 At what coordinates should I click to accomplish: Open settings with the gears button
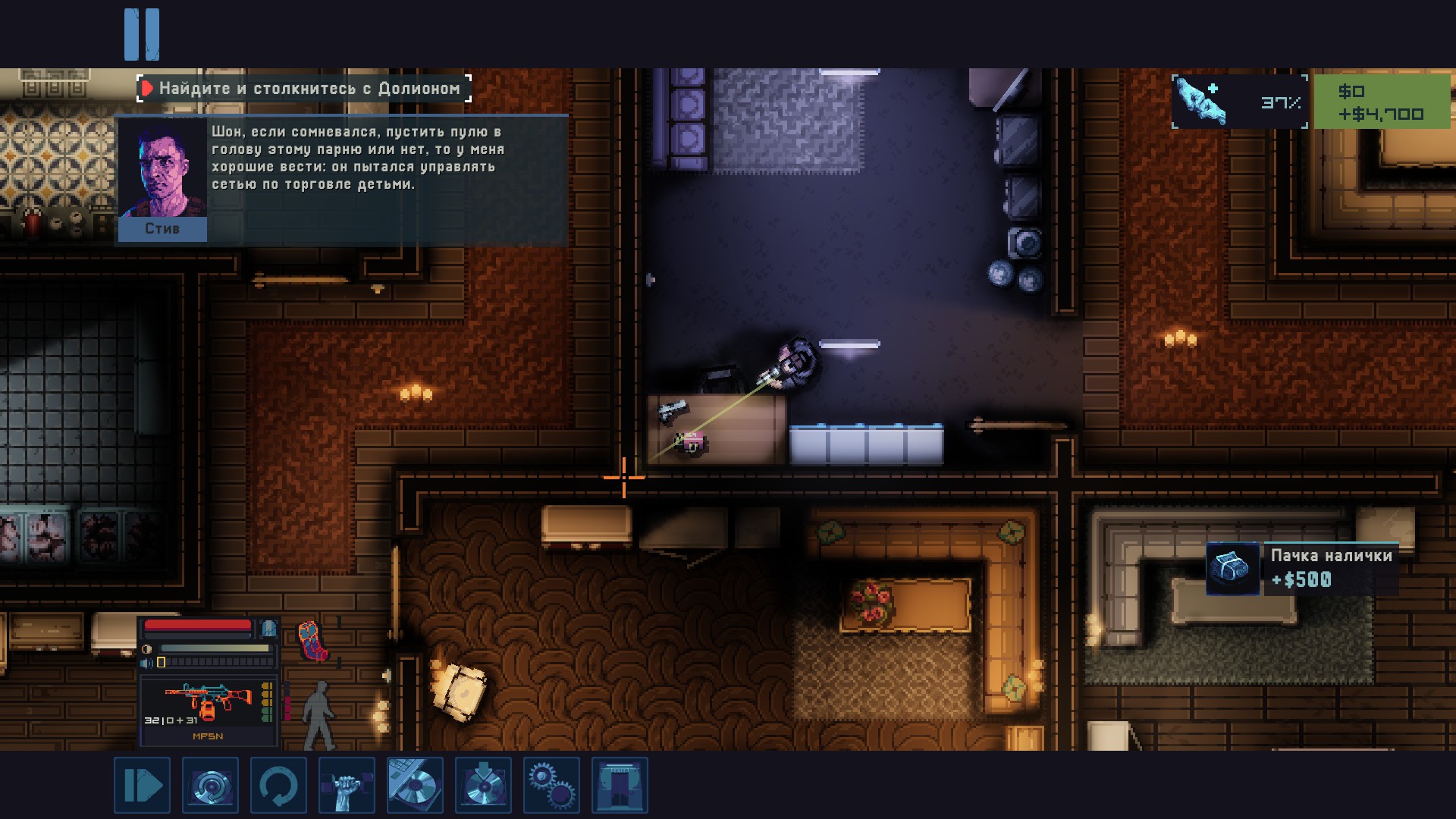(x=551, y=785)
